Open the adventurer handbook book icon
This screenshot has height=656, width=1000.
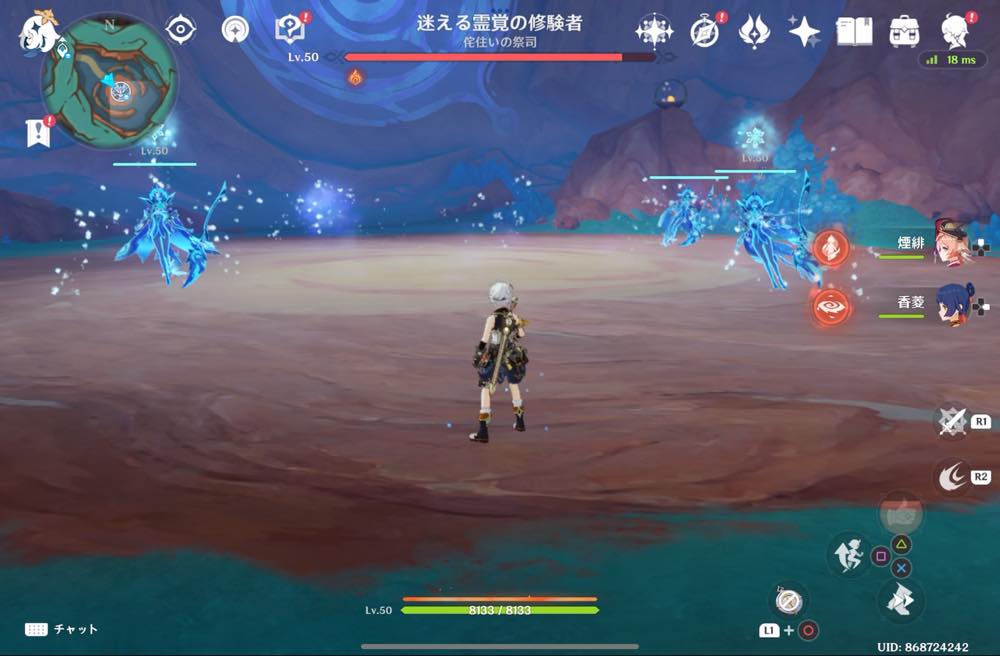click(x=853, y=31)
